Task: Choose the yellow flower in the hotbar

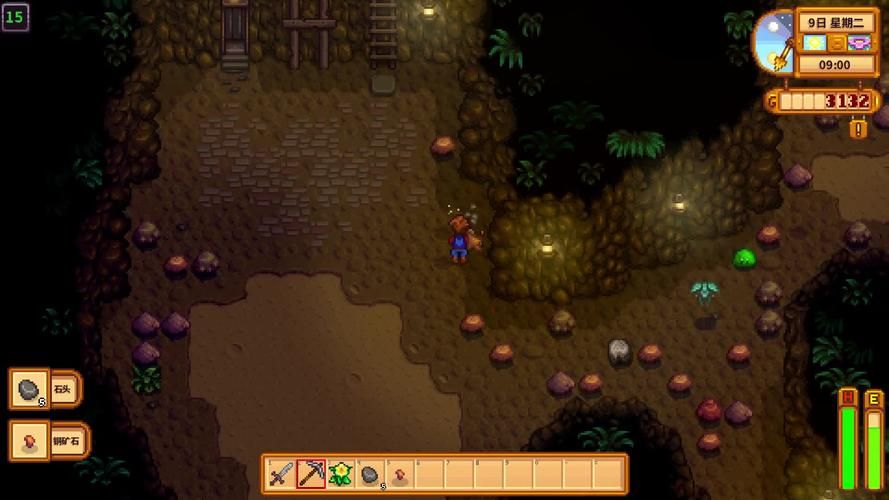Action: [x=341, y=474]
